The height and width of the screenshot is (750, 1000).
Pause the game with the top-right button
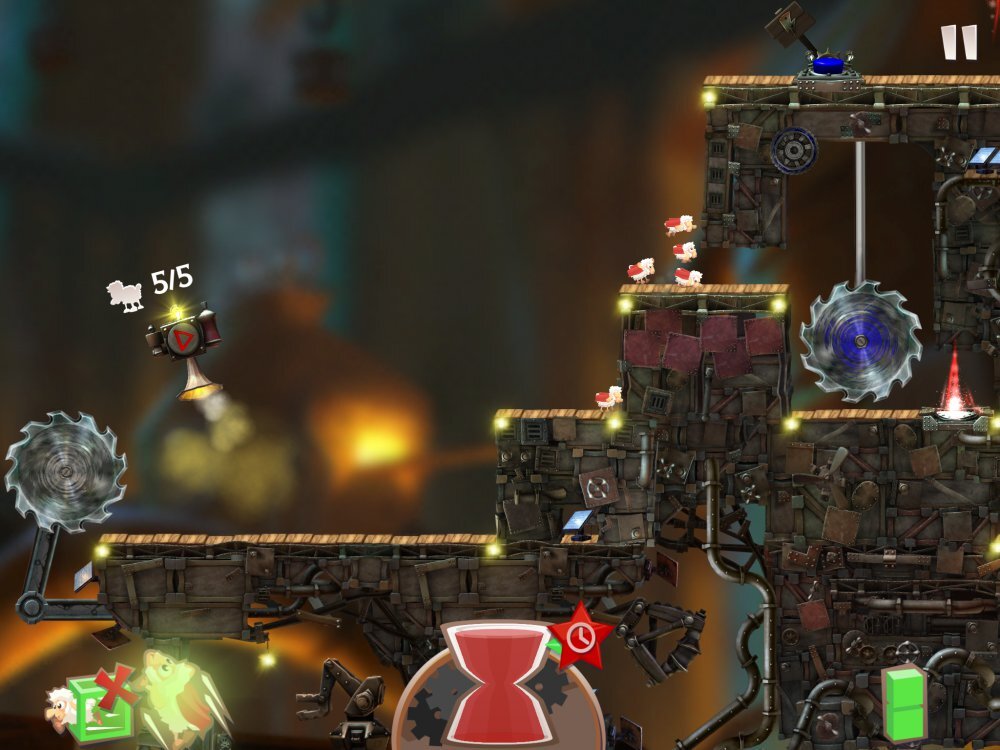[958, 43]
